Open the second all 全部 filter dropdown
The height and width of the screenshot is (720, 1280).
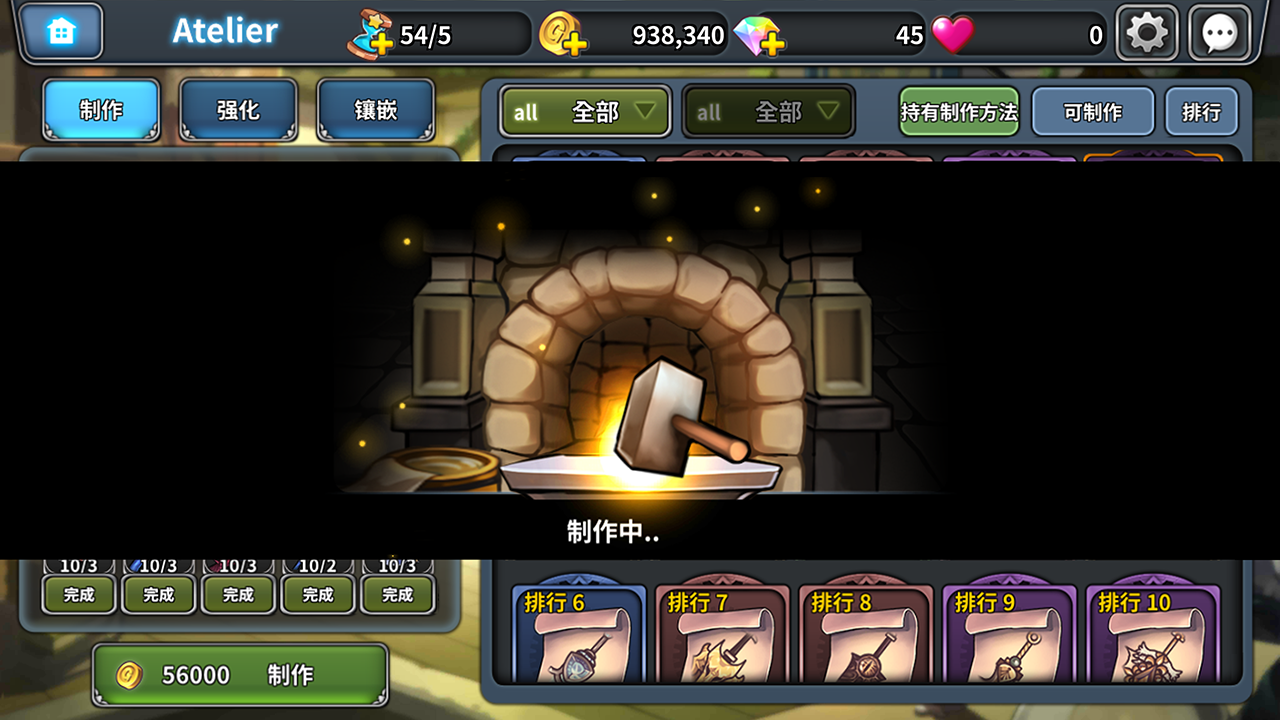tap(768, 111)
